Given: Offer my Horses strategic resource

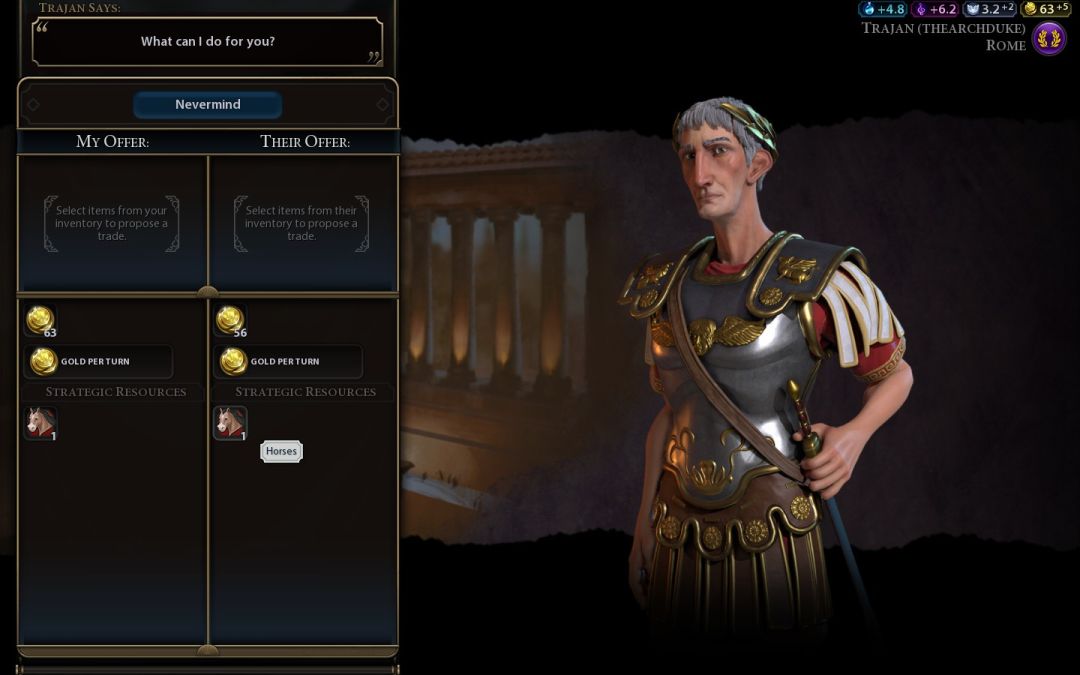Looking at the screenshot, I should click(41, 423).
